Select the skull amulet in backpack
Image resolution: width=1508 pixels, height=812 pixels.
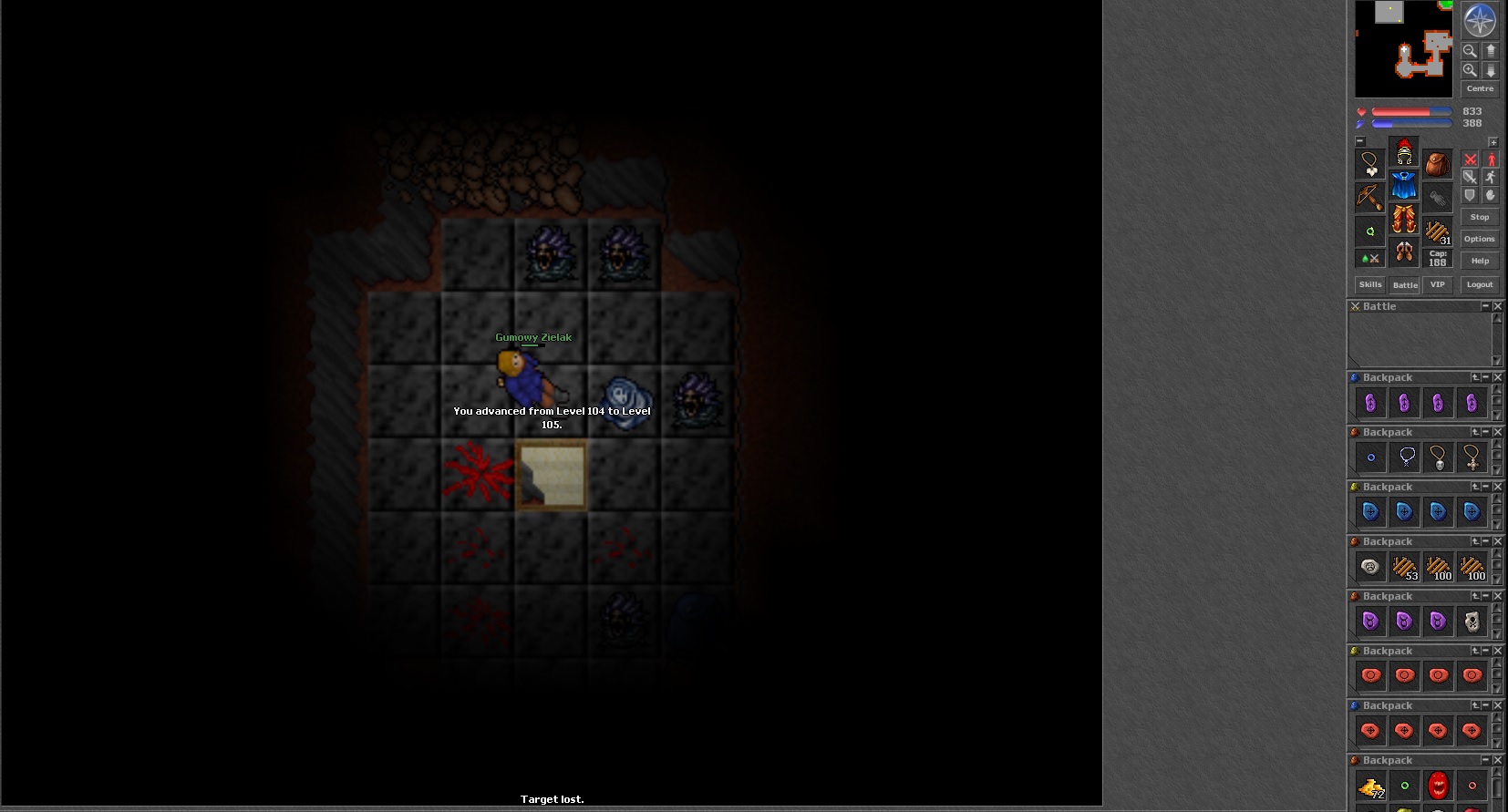tap(1439, 457)
